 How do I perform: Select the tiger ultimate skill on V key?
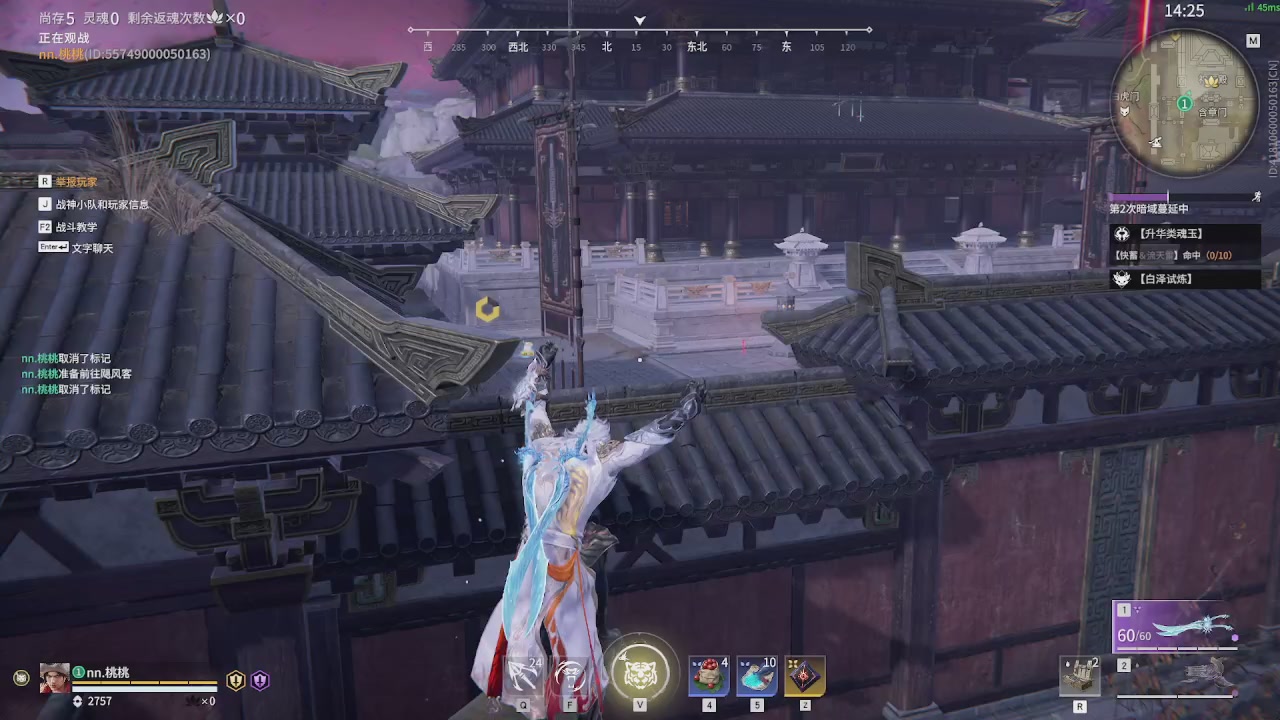tap(639, 674)
